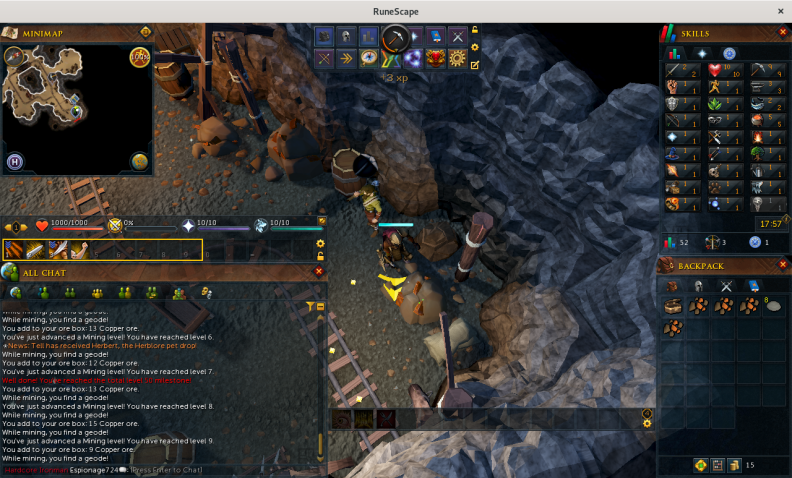Click the minimap home teleport button
The height and width of the screenshot is (478, 792).
point(16,161)
